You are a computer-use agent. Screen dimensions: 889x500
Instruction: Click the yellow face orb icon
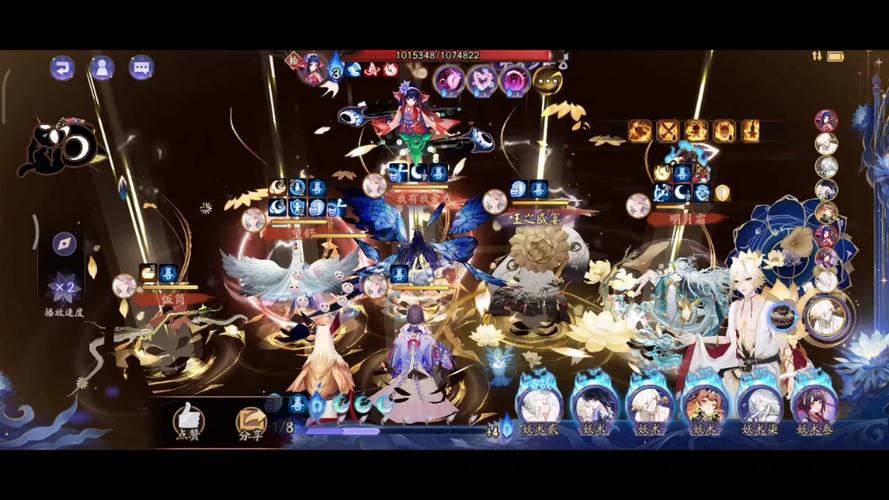pyautogui.click(x=547, y=80)
